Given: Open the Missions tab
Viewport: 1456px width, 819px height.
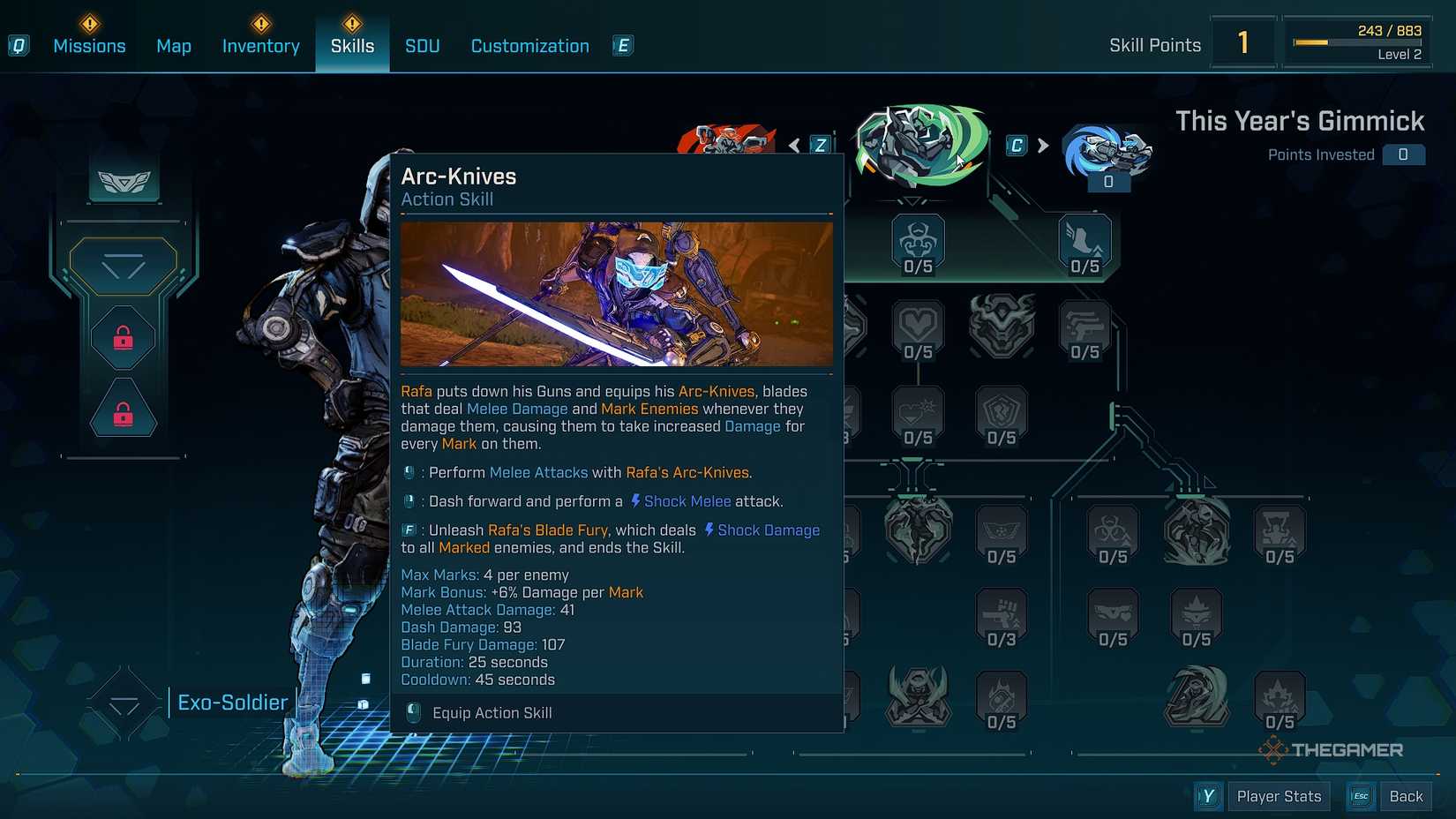Looking at the screenshot, I should point(88,45).
